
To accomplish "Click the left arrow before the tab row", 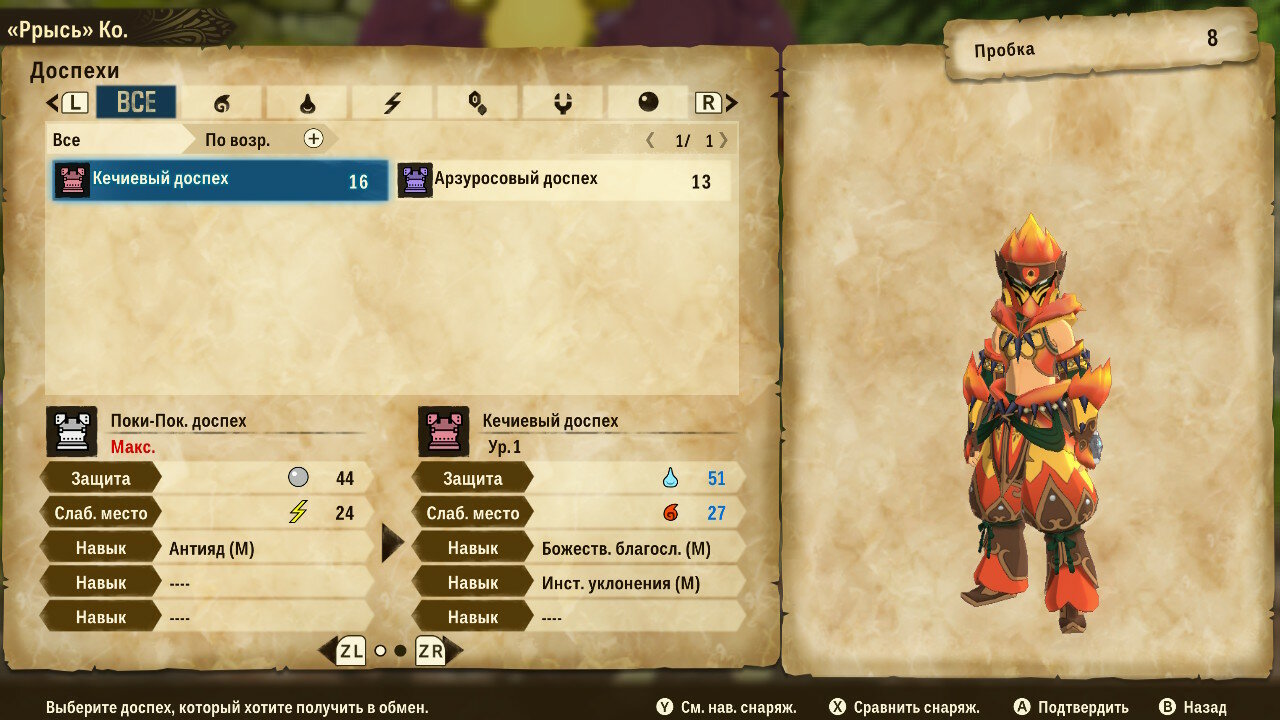I will click(x=52, y=102).
